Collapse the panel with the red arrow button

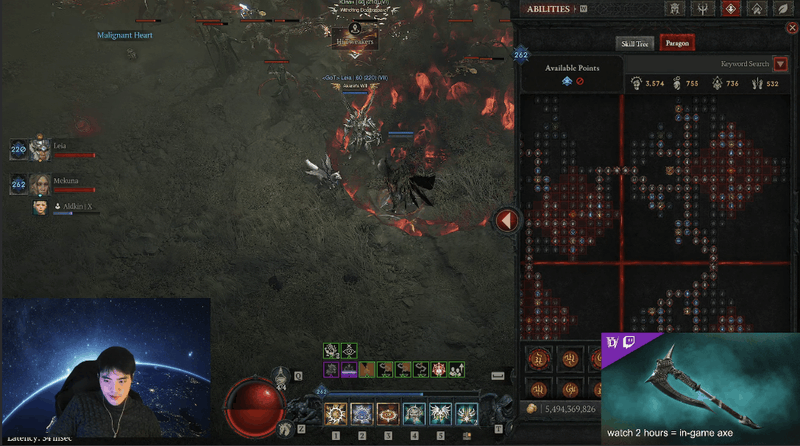click(x=507, y=220)
